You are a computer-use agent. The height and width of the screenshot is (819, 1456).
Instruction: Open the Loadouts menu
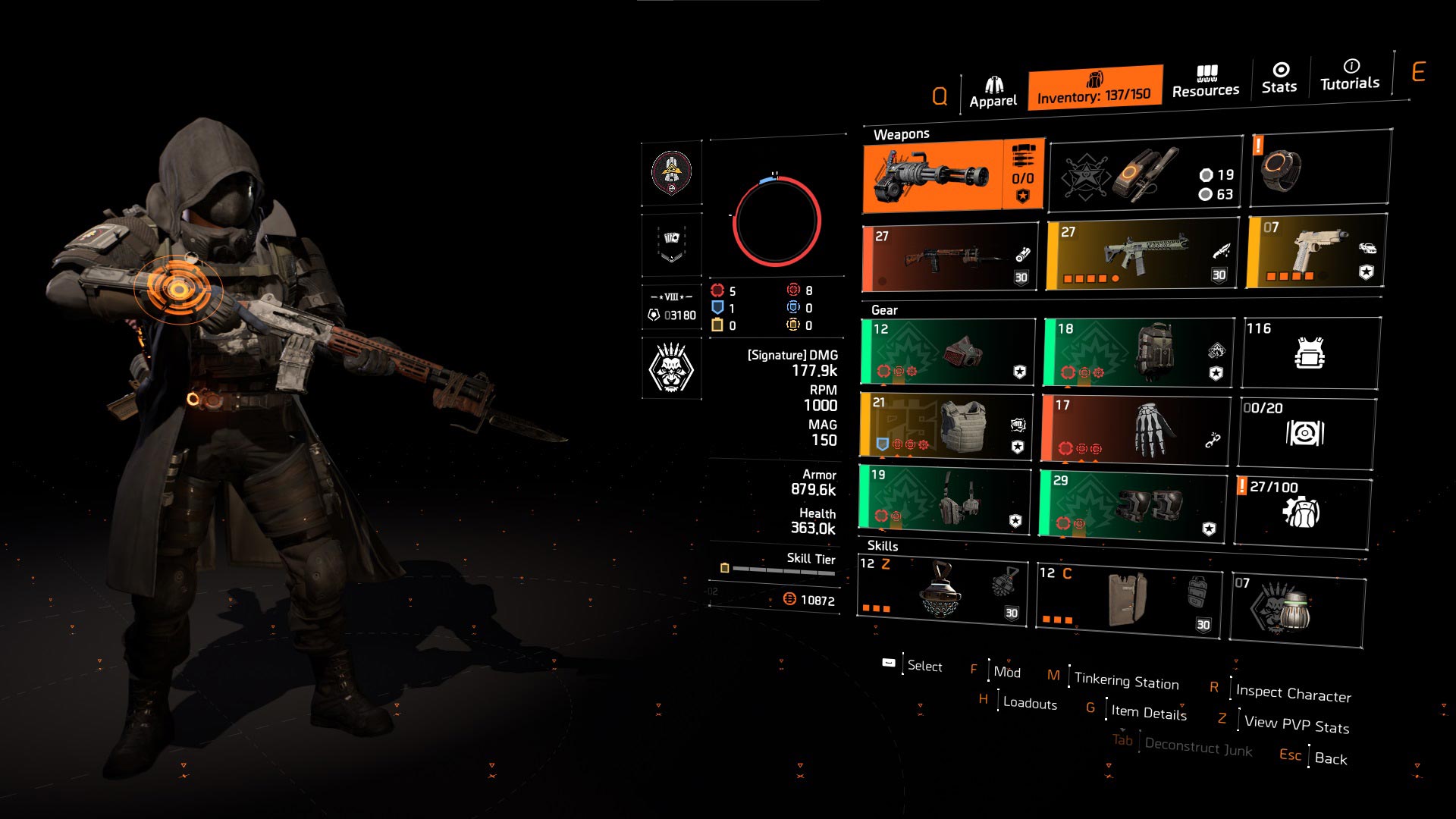[x=1028, y=704]
